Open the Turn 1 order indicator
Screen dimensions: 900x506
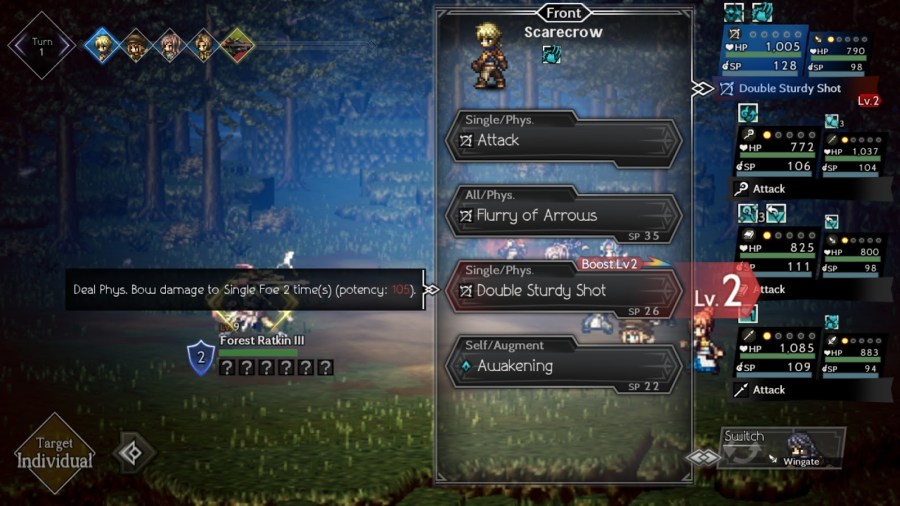tap(41, 45)
